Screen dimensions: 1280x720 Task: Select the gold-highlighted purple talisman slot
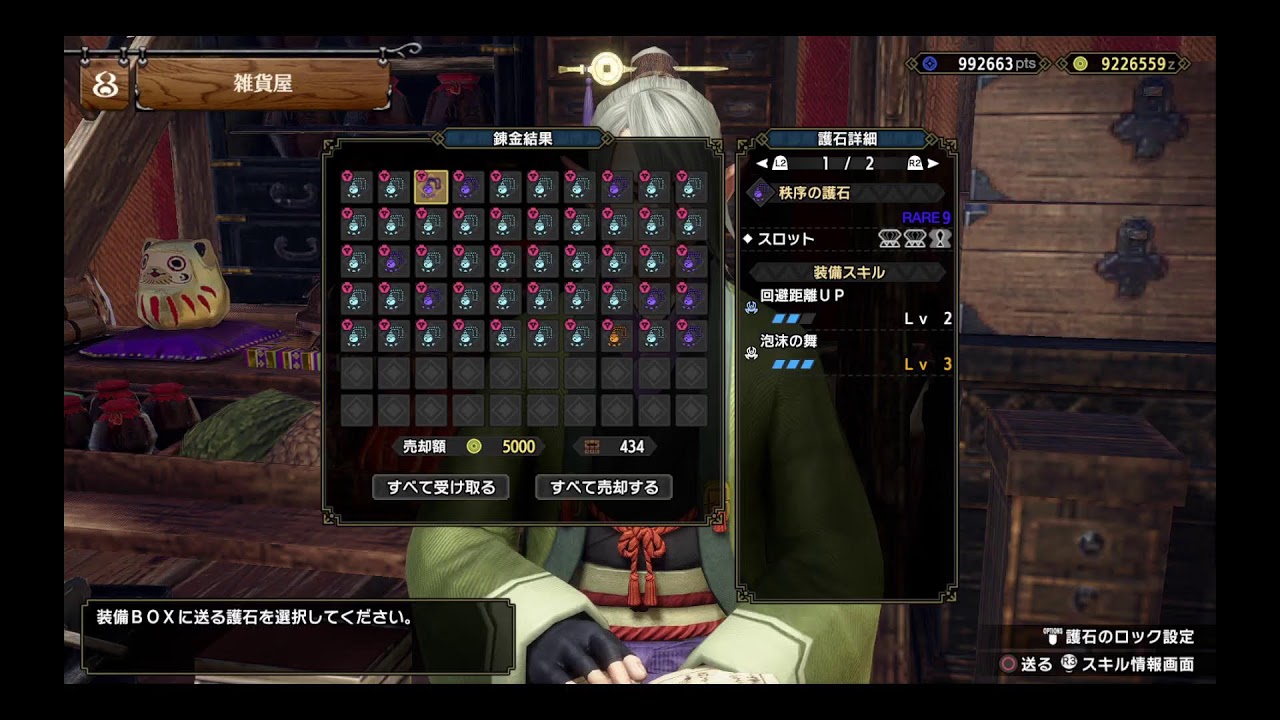(431, 187)
